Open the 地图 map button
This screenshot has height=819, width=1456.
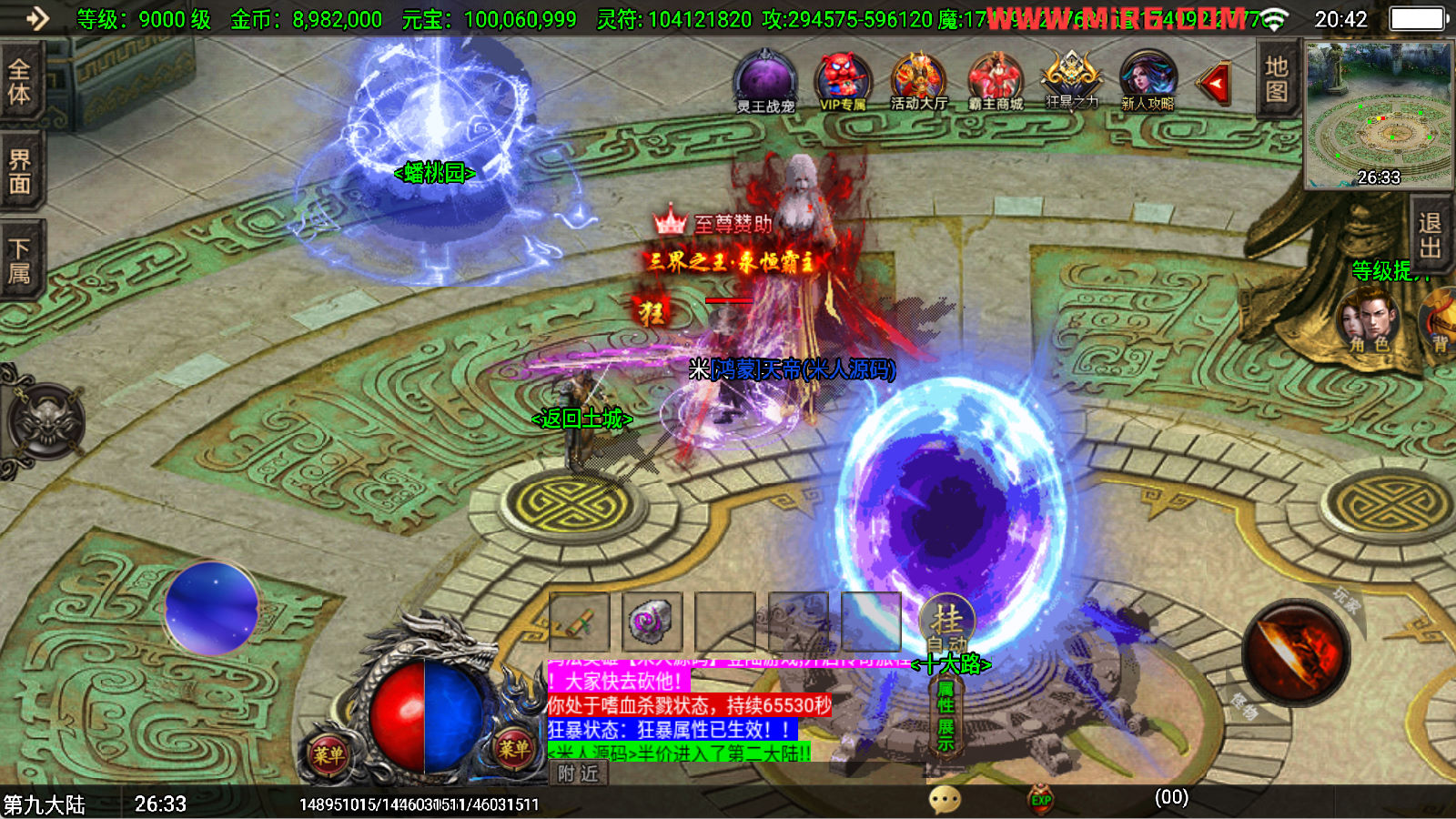1276,79
